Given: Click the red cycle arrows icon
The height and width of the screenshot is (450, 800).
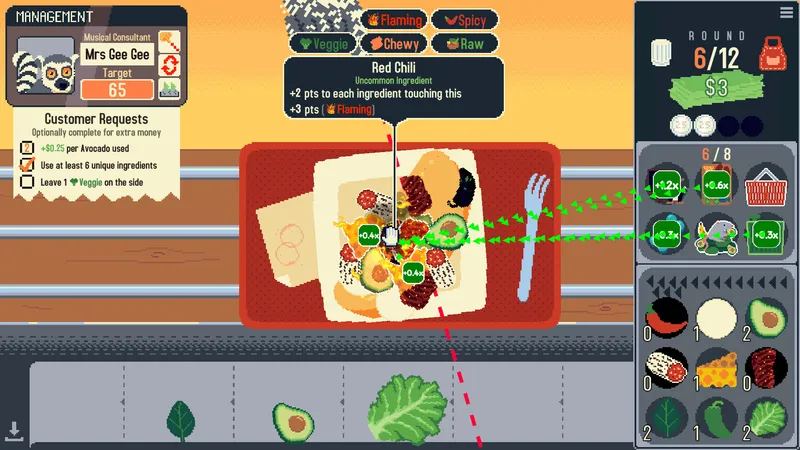Looking at the screenshot, I should point(170,66).
